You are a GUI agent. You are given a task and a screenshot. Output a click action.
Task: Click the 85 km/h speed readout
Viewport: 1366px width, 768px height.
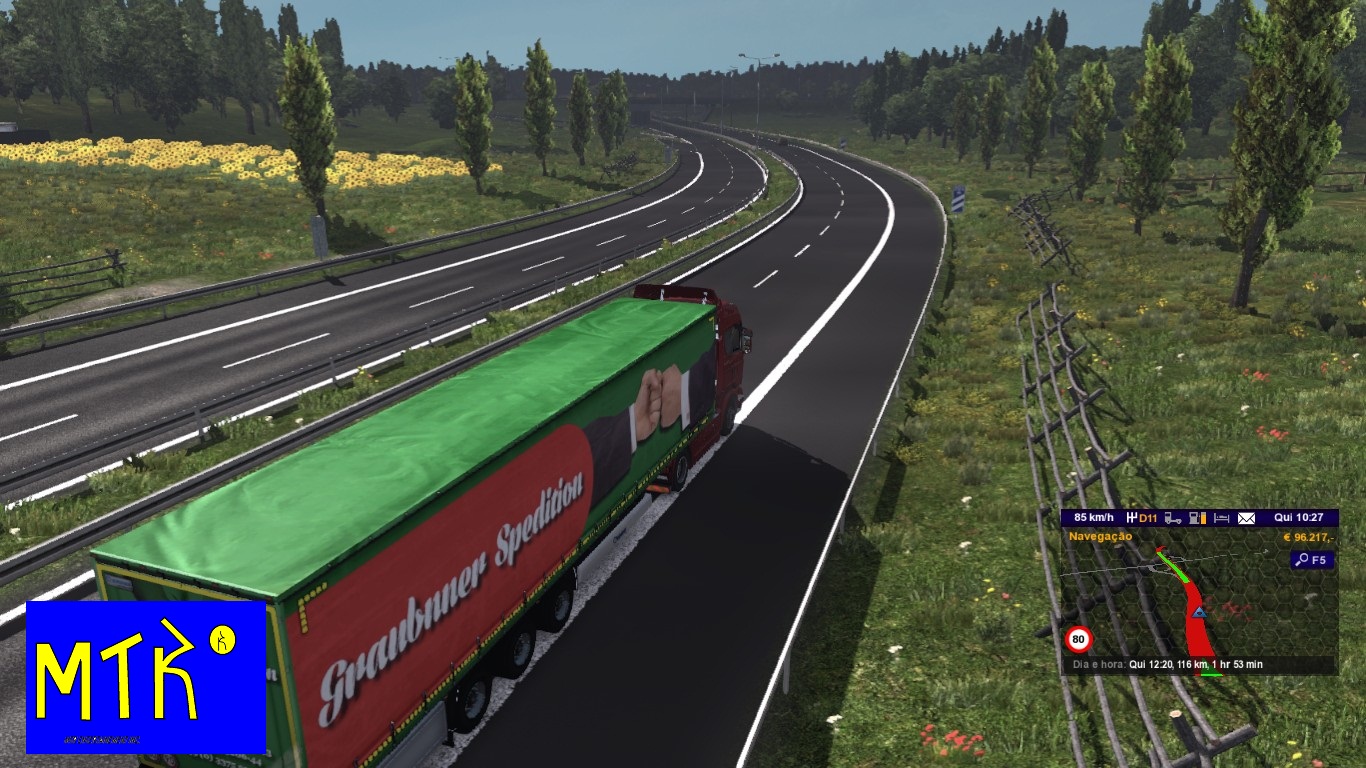click(1094, 516)
